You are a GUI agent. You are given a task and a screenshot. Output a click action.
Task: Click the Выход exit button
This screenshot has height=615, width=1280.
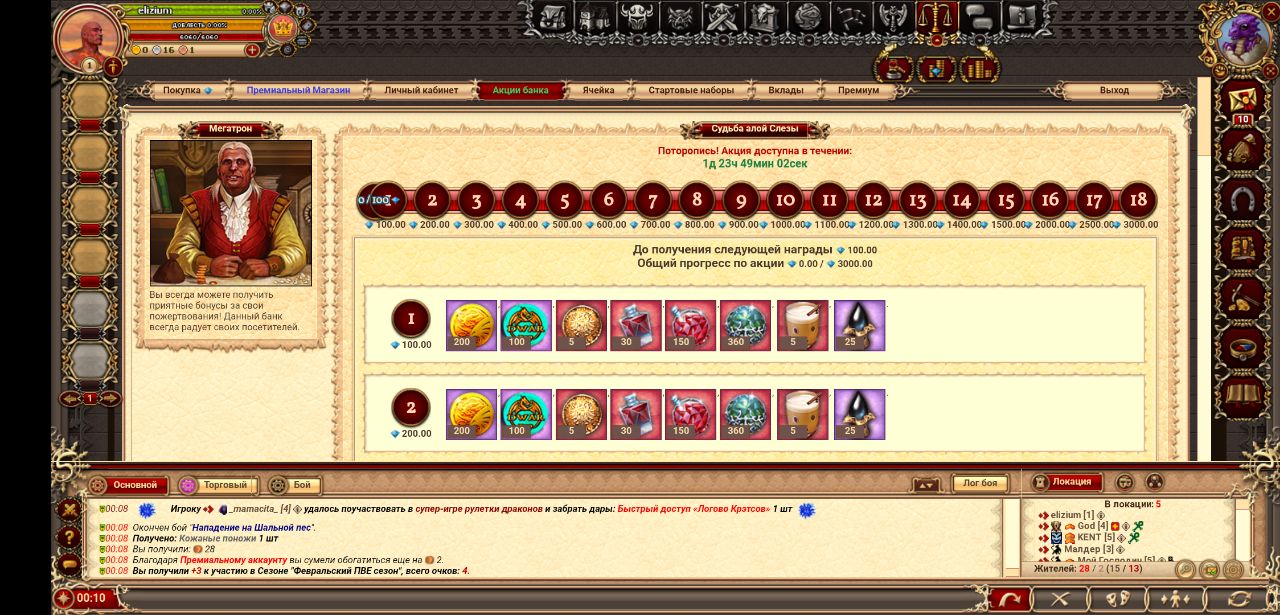click(x=1114, y=90)
